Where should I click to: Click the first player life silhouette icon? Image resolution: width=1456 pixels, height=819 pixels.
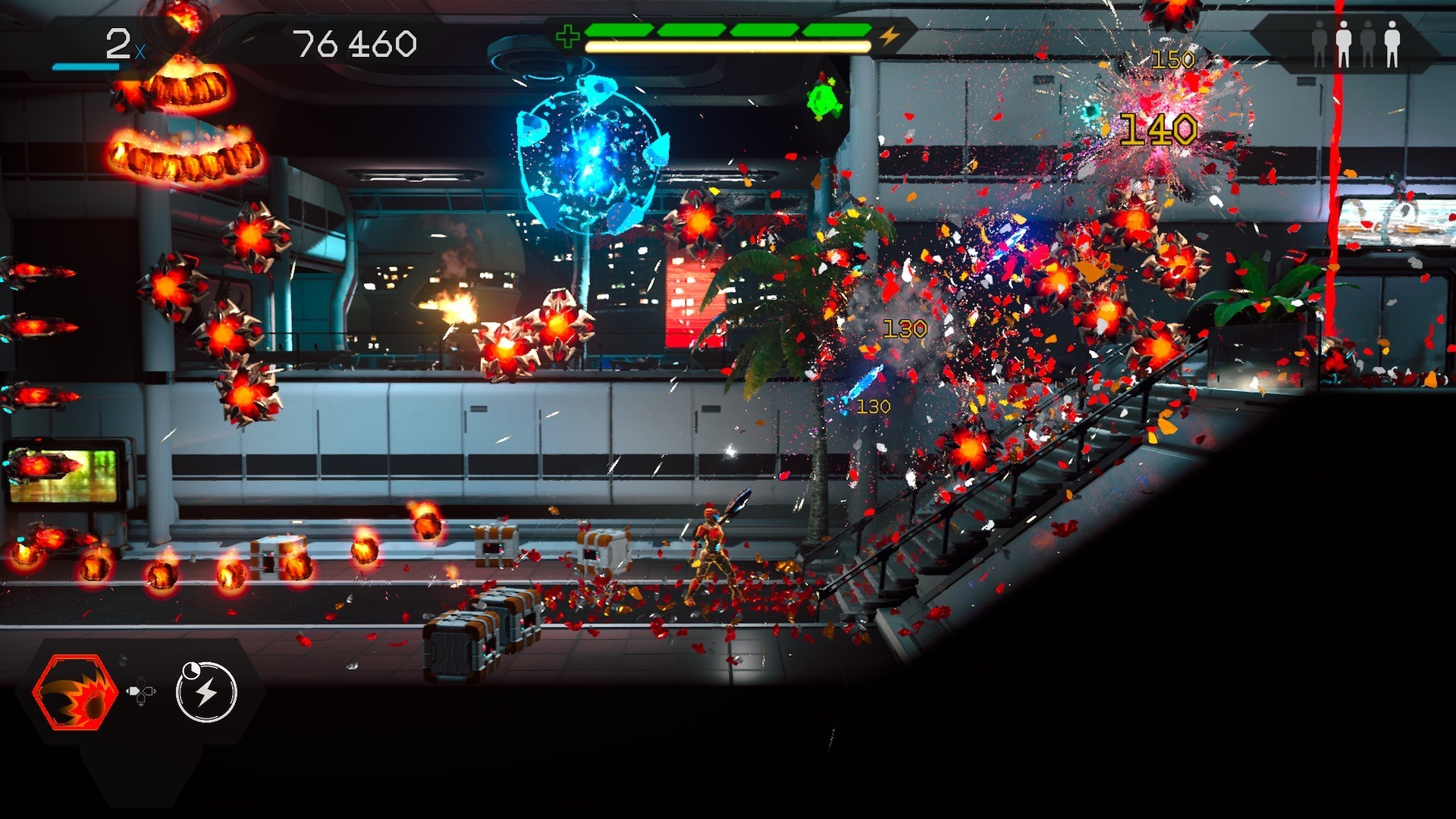tap(1319, 44)
